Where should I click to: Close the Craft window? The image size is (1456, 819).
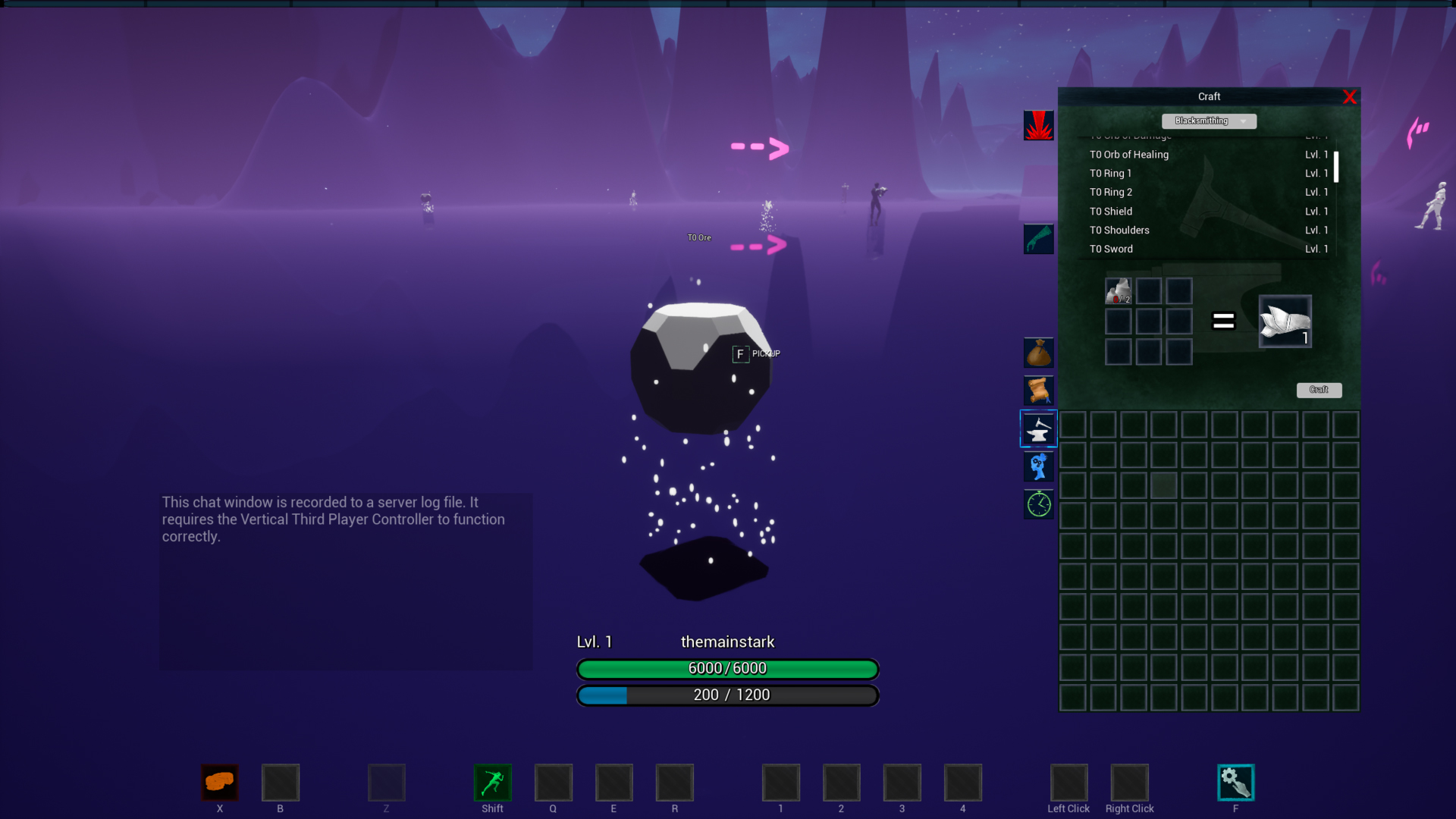[x=1349, y=97]
